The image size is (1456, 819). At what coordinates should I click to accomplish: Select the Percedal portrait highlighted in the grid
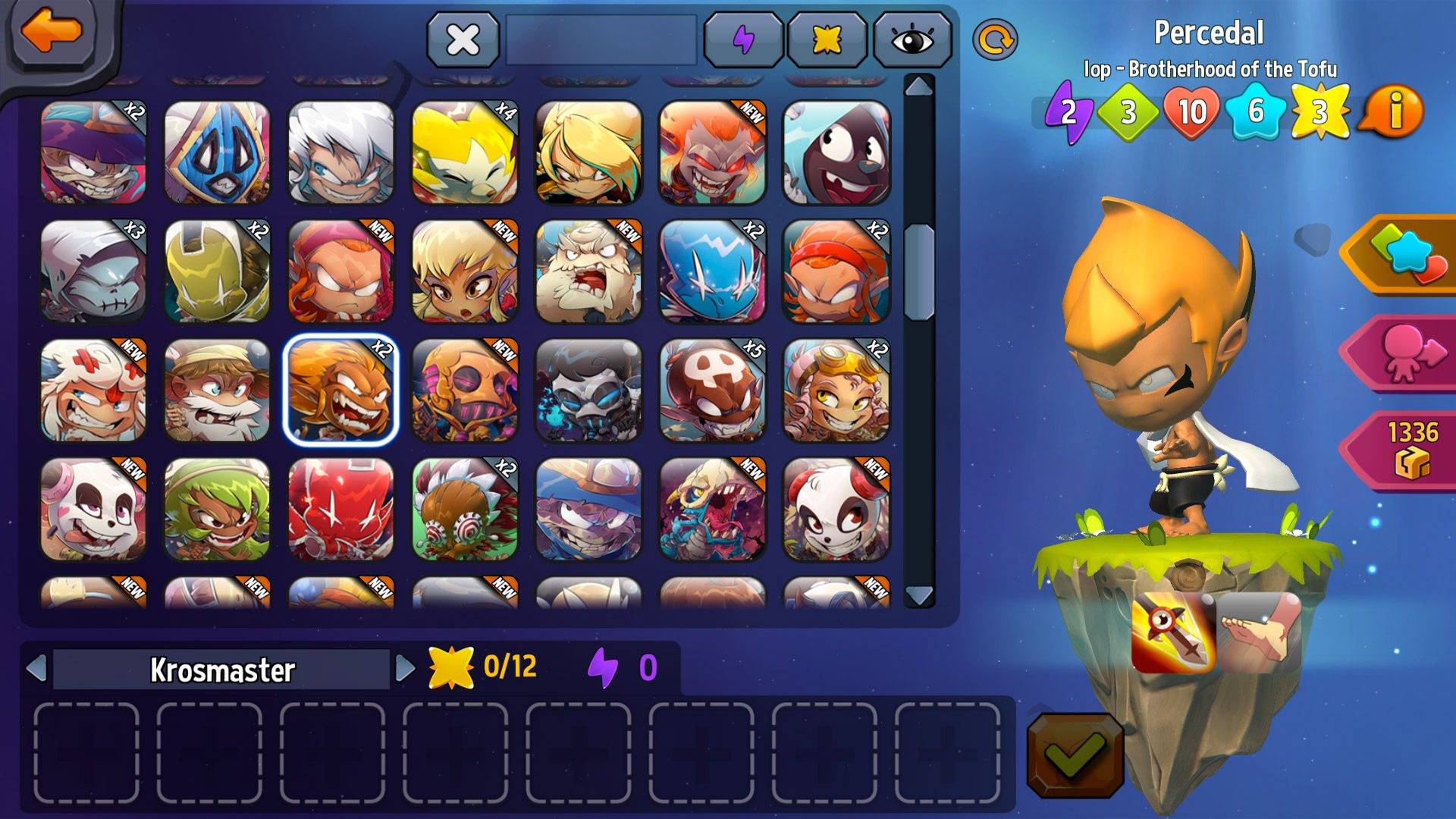(x=340, y=390)
